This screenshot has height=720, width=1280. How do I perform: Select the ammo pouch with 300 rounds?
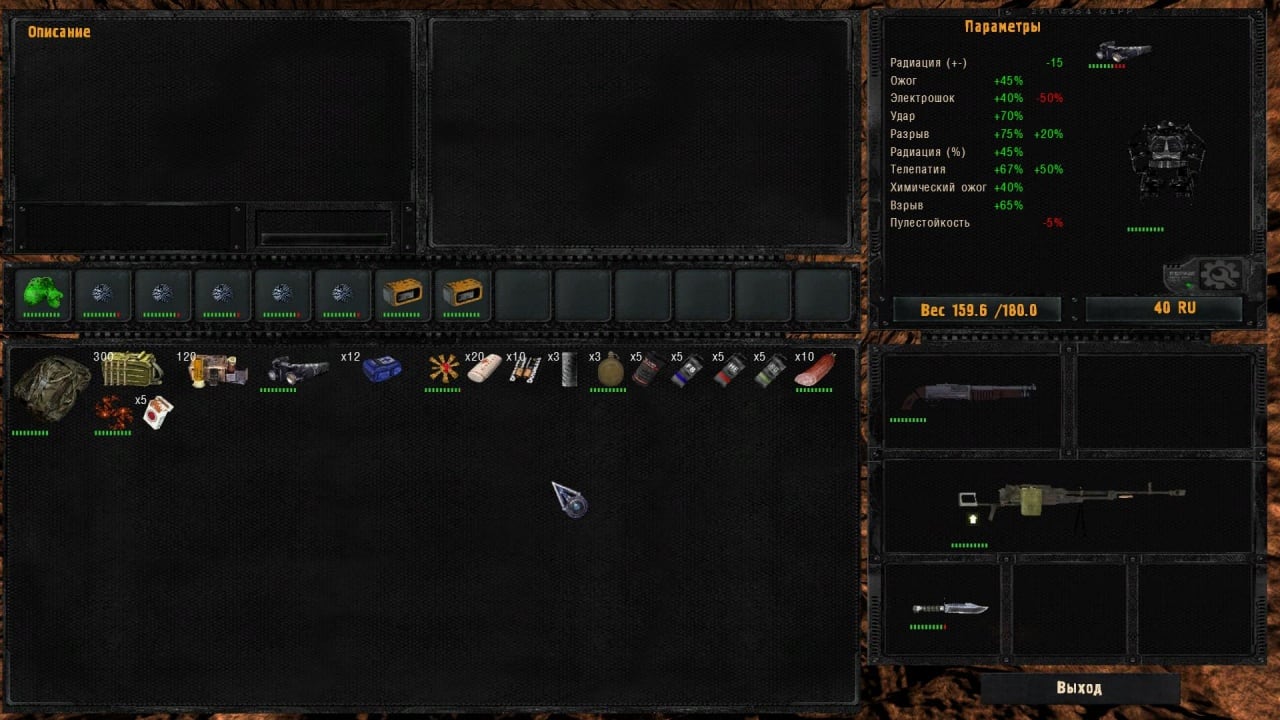click(x=132, y=368)
